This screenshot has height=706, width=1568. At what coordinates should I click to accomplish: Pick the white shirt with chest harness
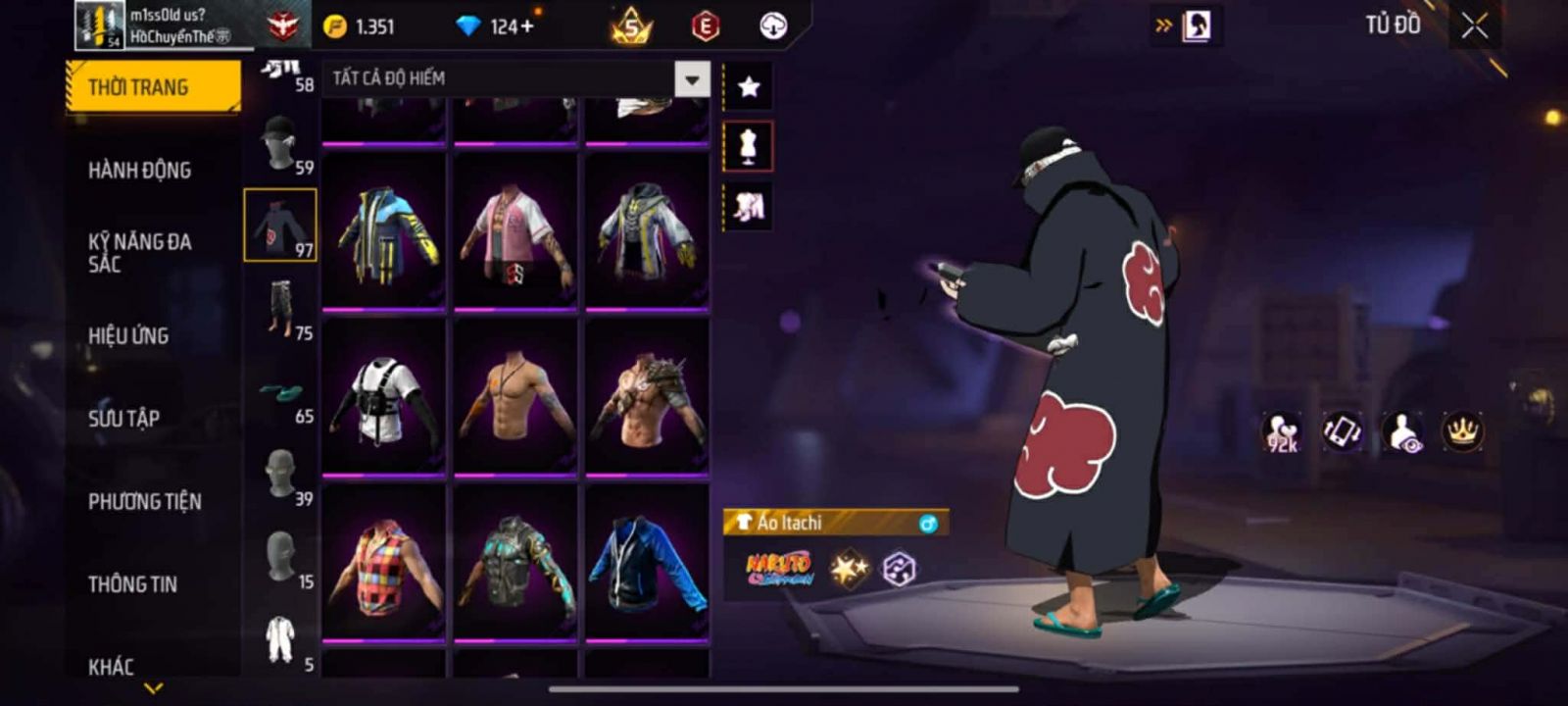pos(384,398)
